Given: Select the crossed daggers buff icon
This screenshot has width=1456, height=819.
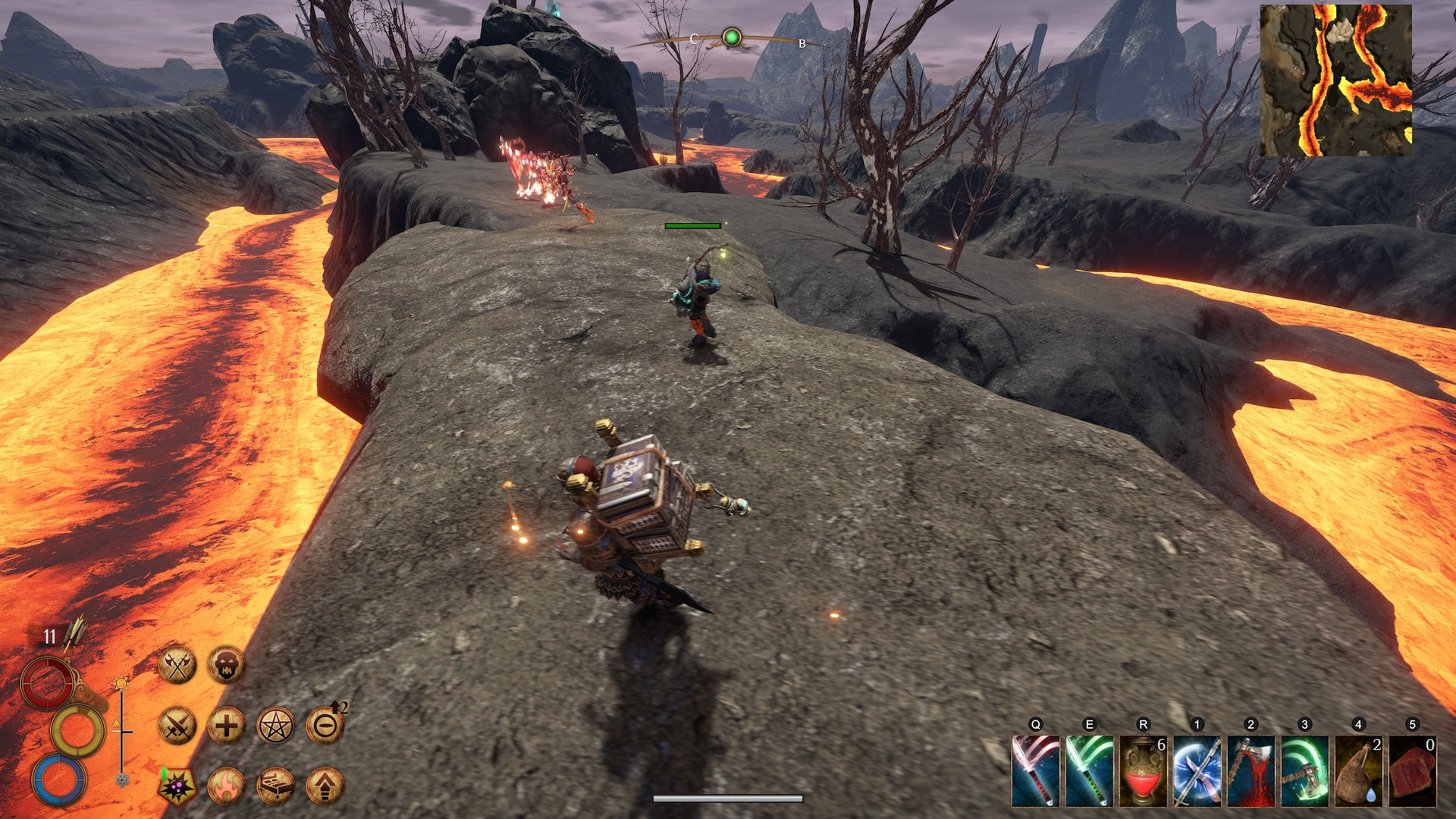Looking at the screenshot, I should pyautogui.click(x=177, y=726).
